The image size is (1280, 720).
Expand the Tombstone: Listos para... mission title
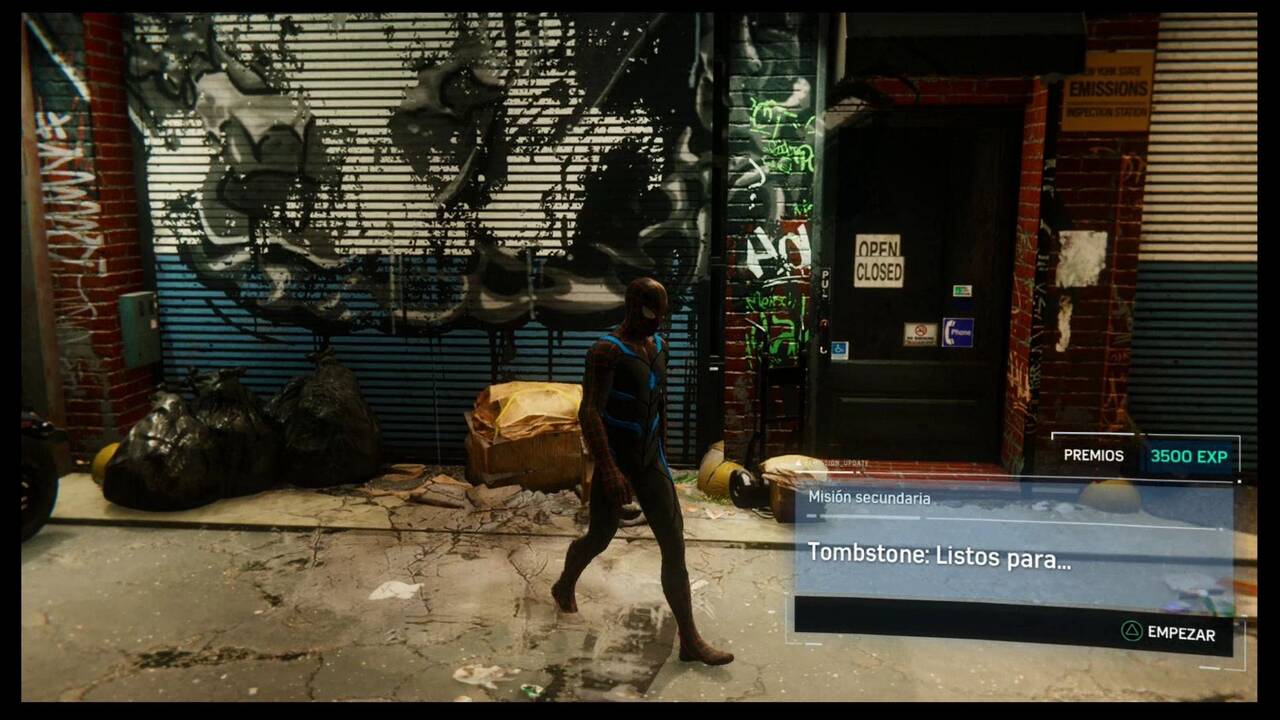tap(940, 559)
